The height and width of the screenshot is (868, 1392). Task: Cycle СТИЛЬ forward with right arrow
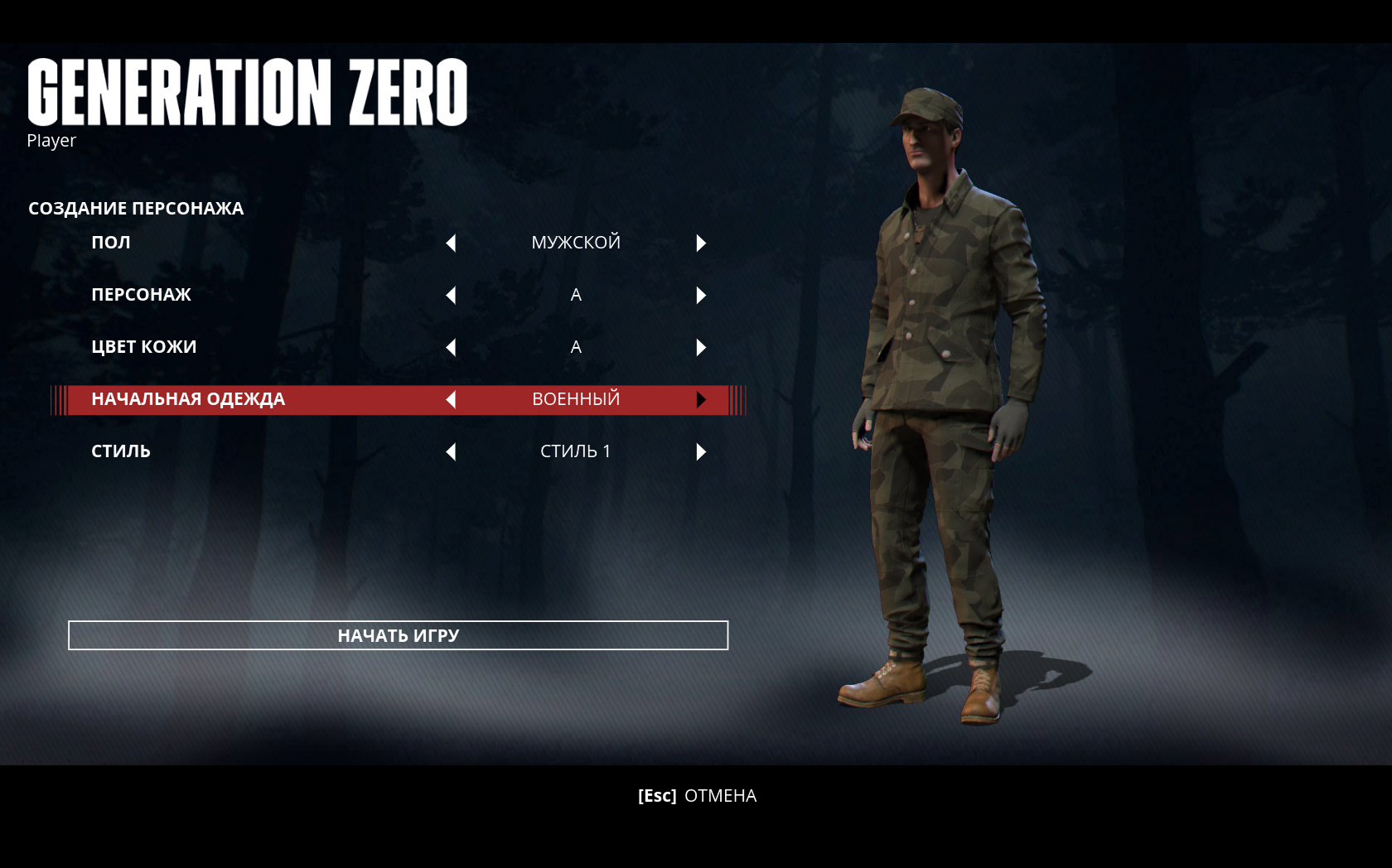pyautogui.click(x=701, y=451)
